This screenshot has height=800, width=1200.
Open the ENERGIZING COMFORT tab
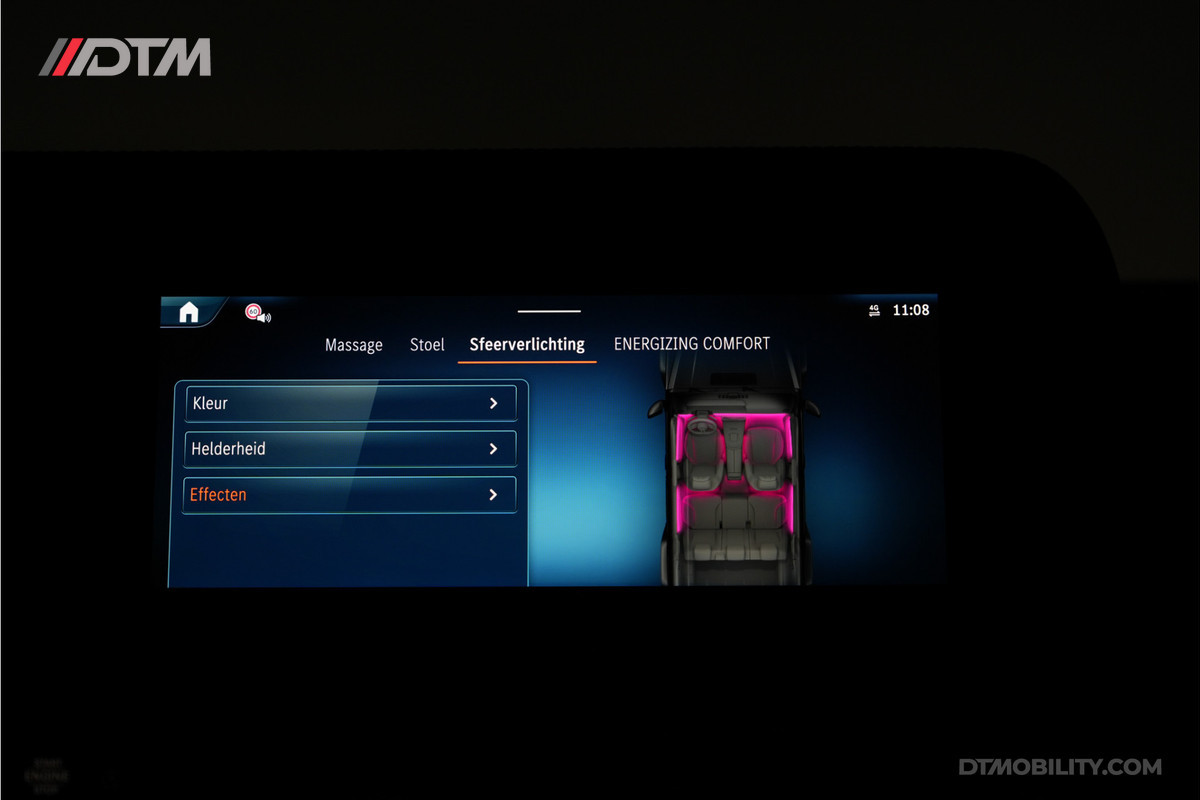tap(692, 344)
